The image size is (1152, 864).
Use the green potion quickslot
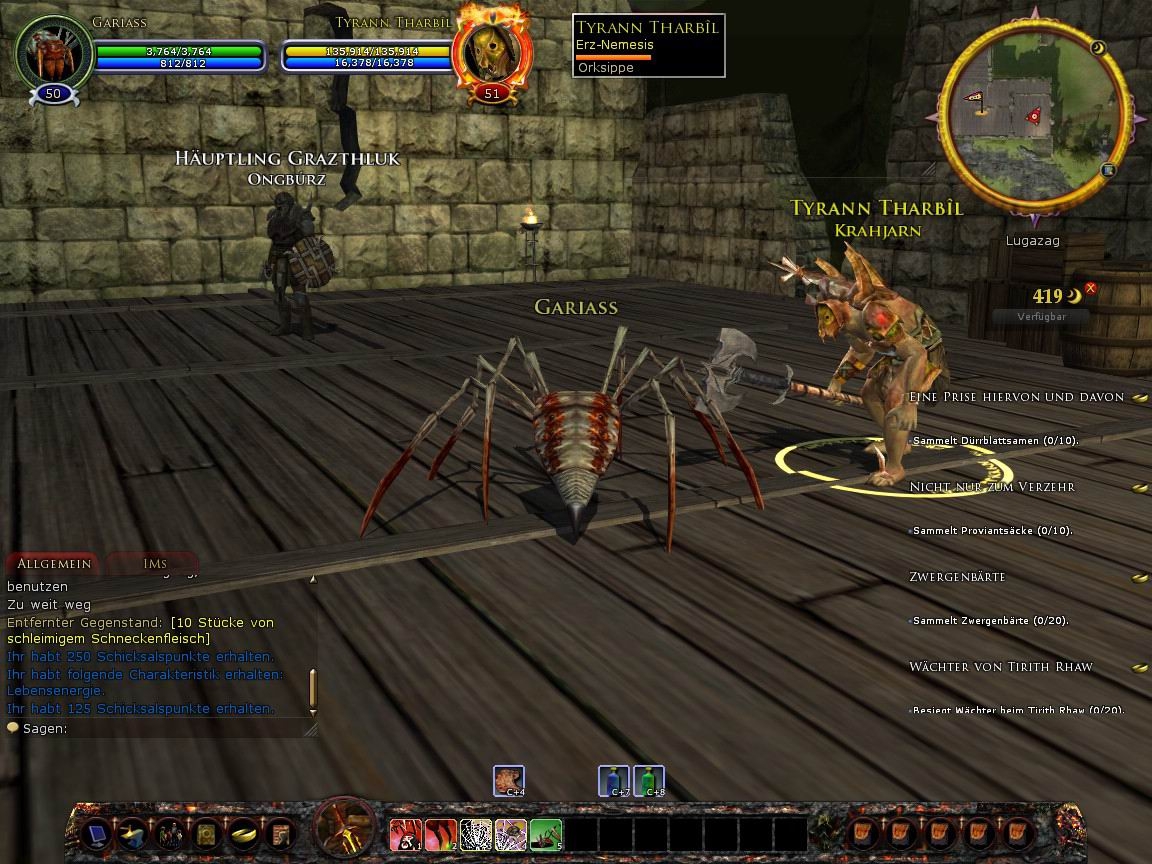[x=649, y=780]
